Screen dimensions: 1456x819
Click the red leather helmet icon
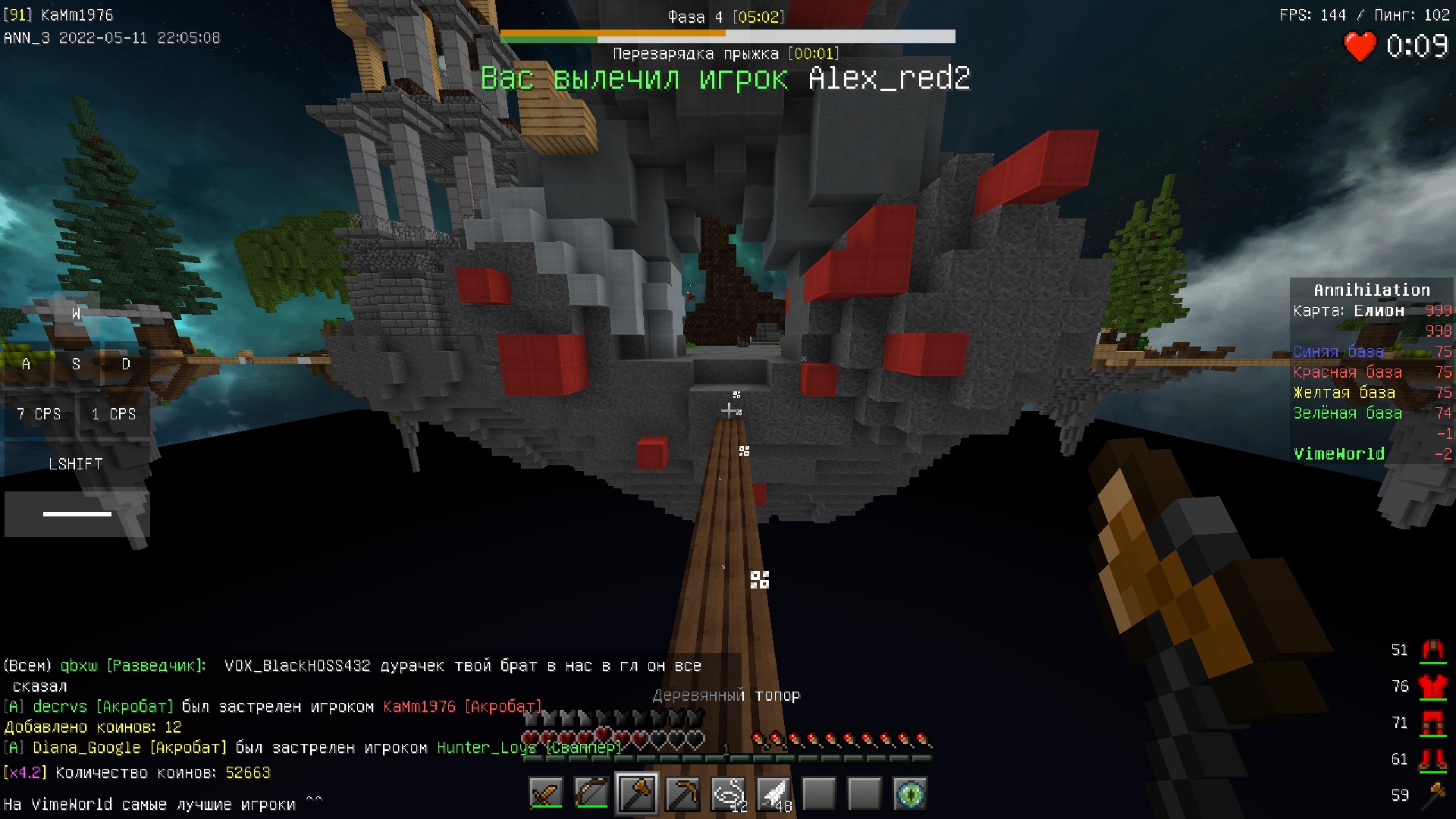1432,650
